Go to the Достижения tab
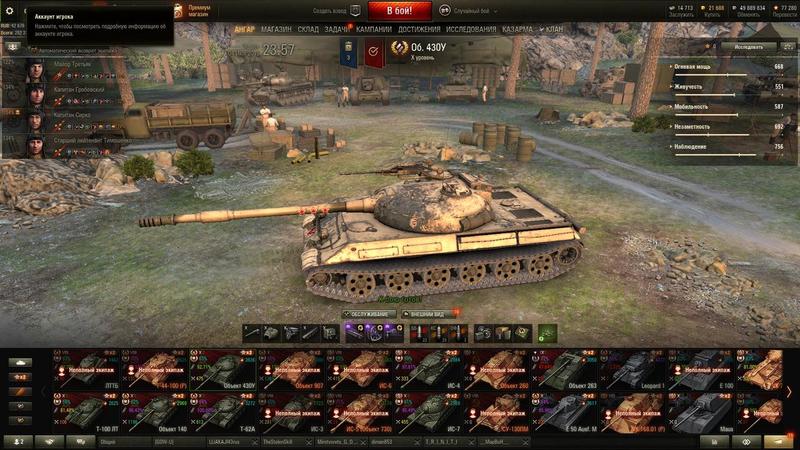The image size is (800, 450). click(x=419, y=30)
